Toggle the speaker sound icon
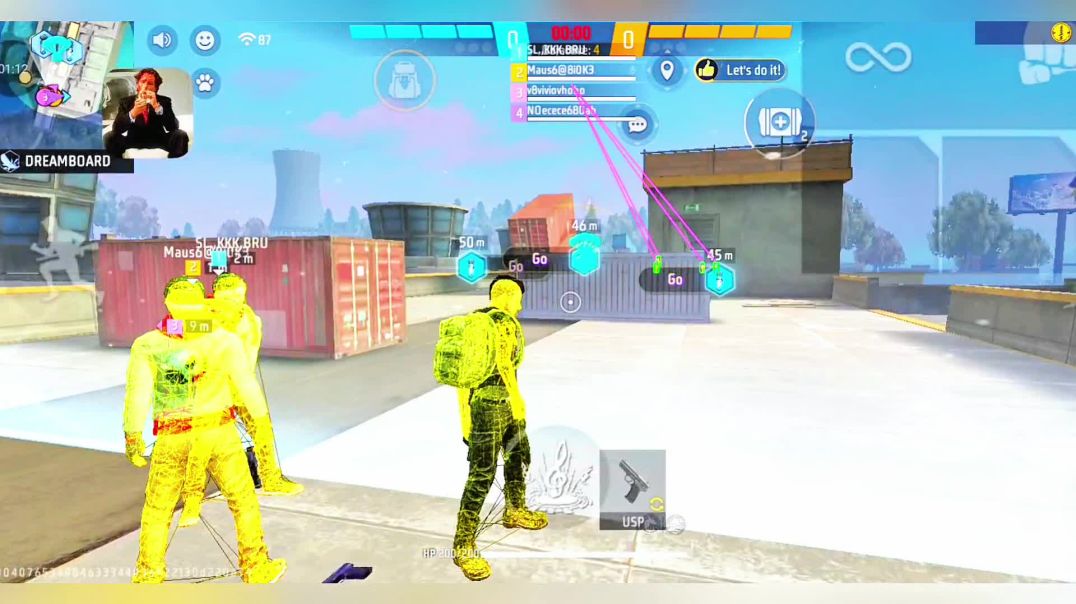This screenshot has width=1076, height=604. pos(162,41)
